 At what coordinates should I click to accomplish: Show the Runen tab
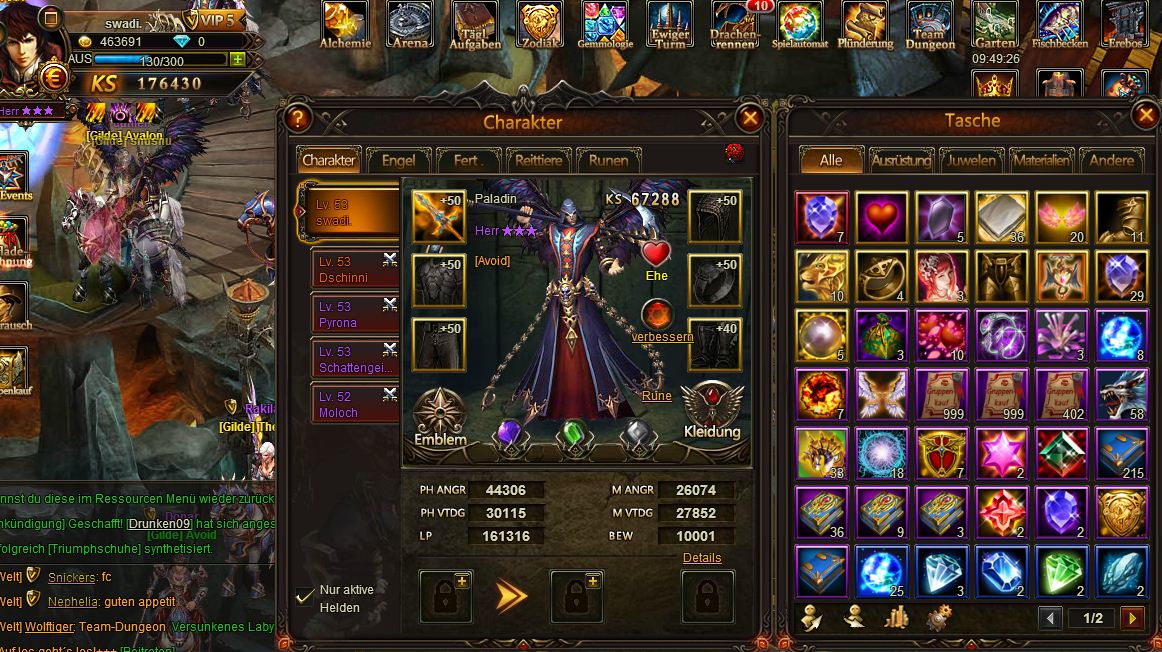[608, 160]
